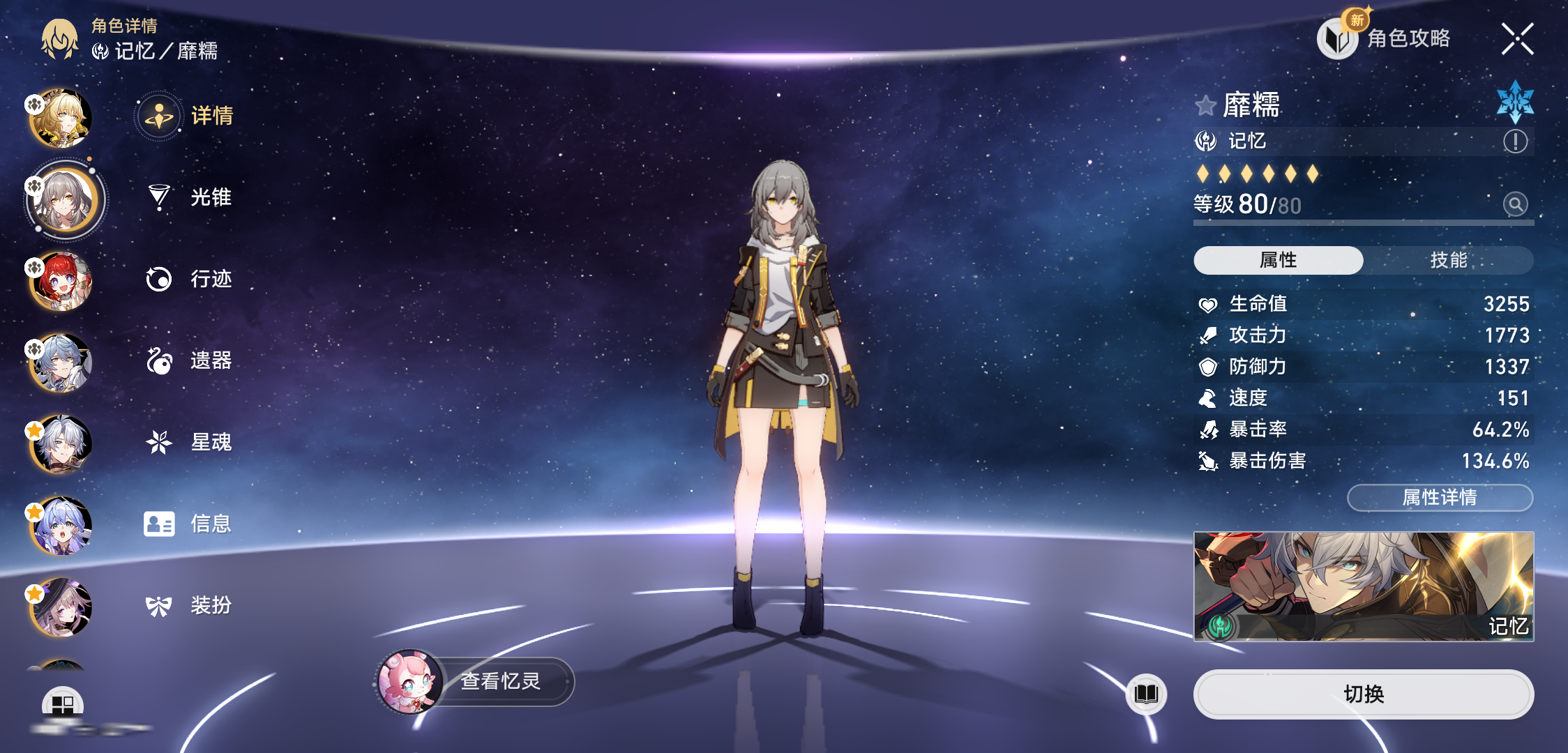
Task: View 属性详情 attribute details
Action: click(x=1440, y=497)
